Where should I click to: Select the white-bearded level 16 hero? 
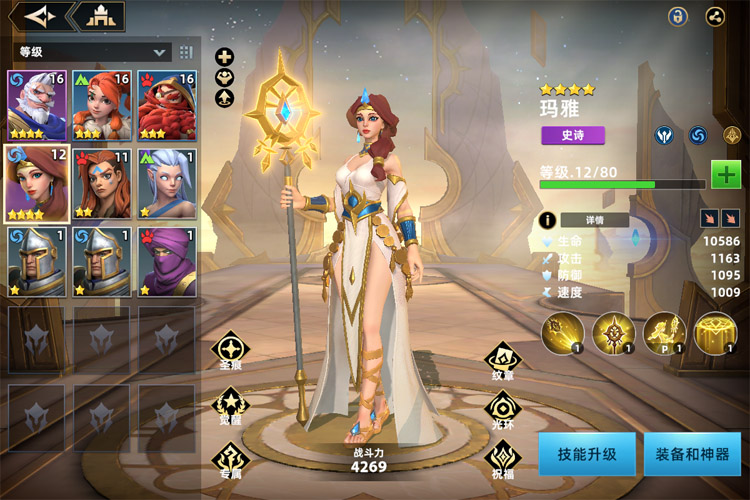click(37, 105)
